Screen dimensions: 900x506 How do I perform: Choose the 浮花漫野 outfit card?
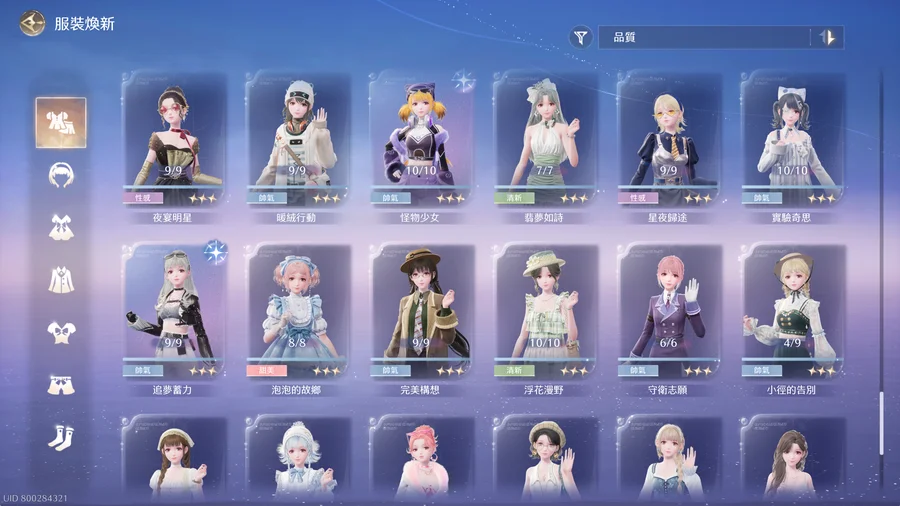(544, 312)
